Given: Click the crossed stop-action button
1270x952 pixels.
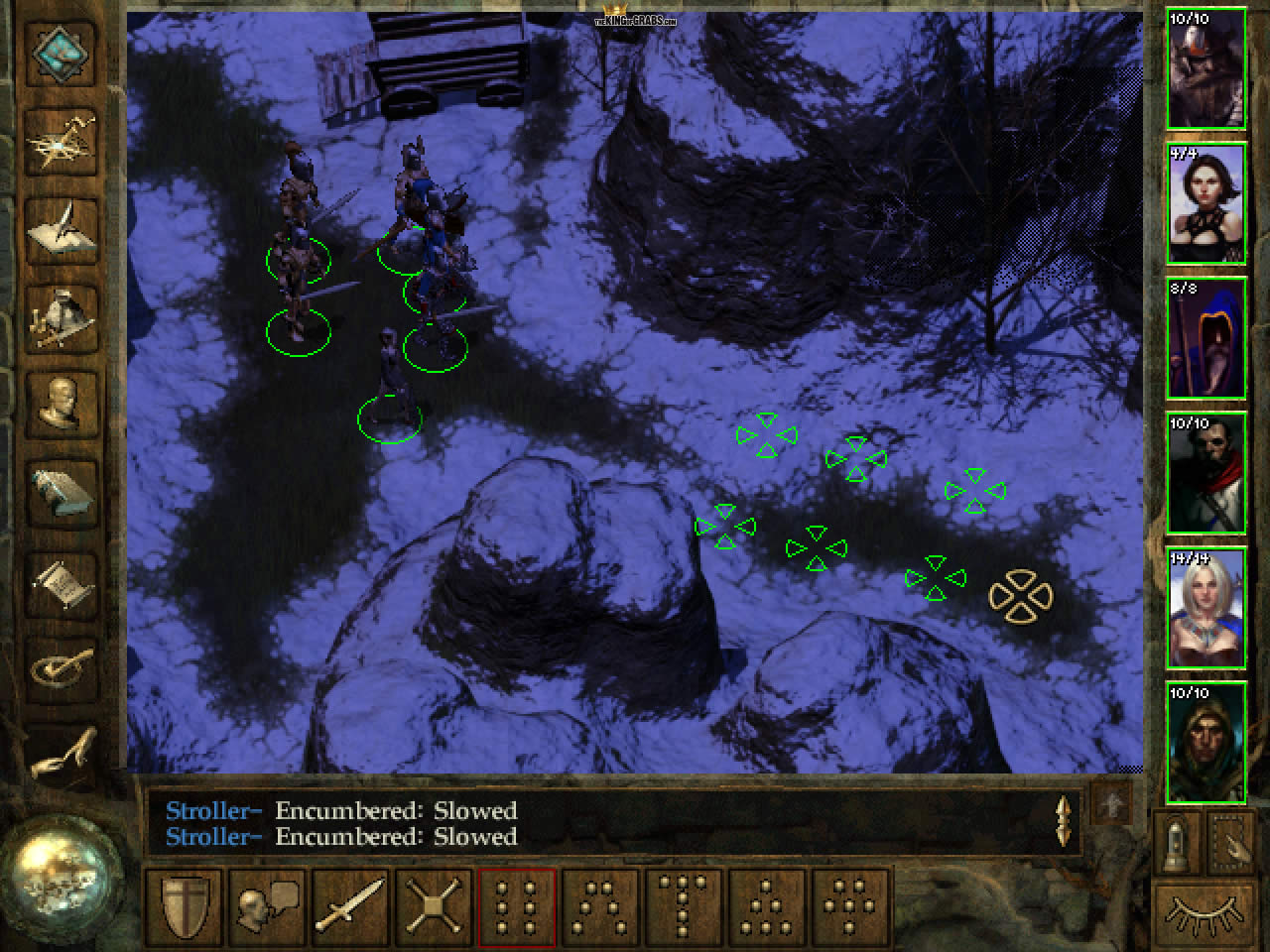Looking at the screenshot, I should pos(434,904).
